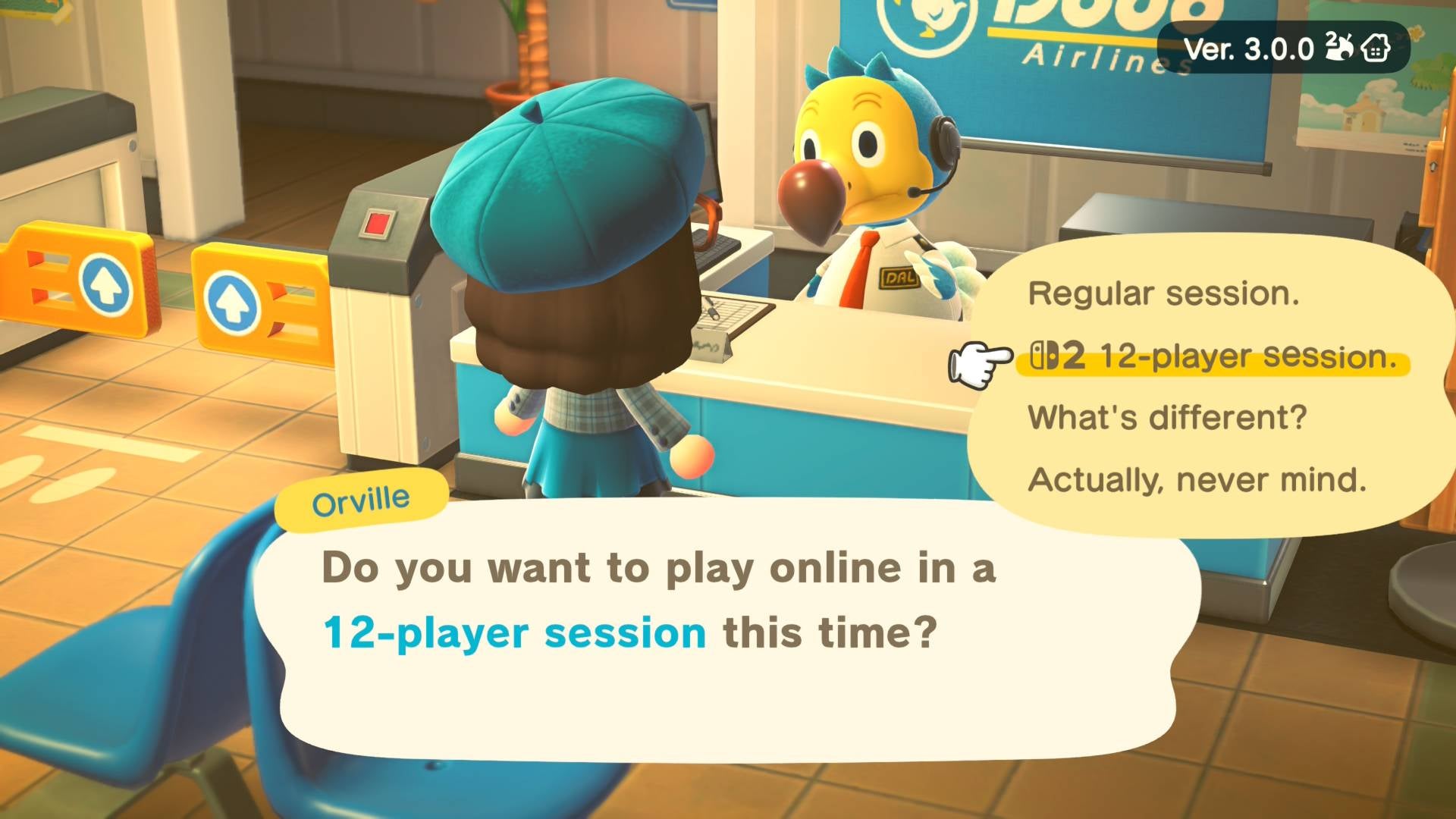Select the "12-player session." option
Viewport: 1456px width, 819px height.
click(x=1213, y=356)
